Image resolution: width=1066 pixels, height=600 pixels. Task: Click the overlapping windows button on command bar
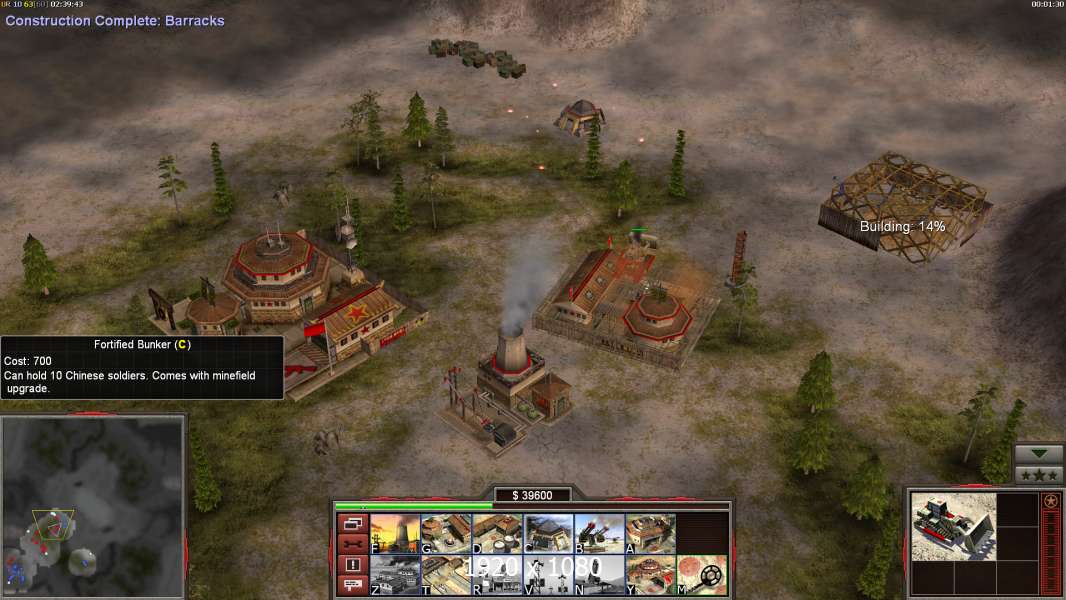point(352,523)
